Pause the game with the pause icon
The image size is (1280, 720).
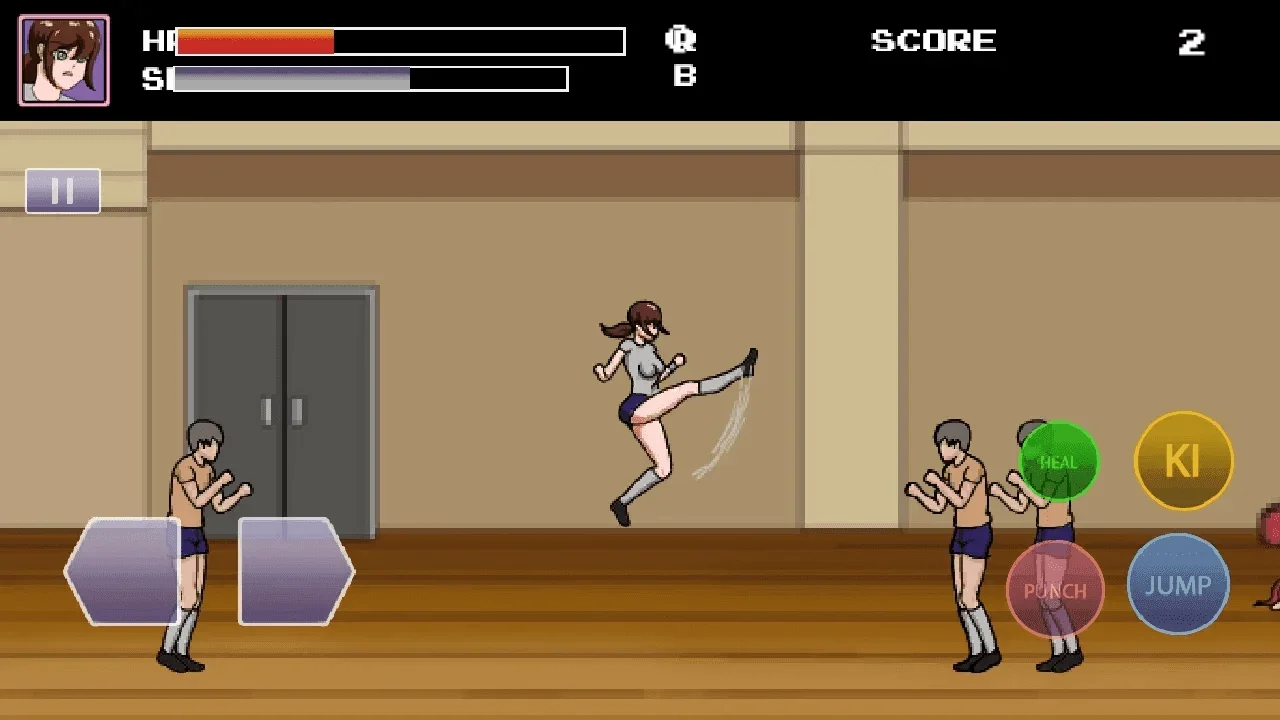pyautogui.click(x=63, y=190)
